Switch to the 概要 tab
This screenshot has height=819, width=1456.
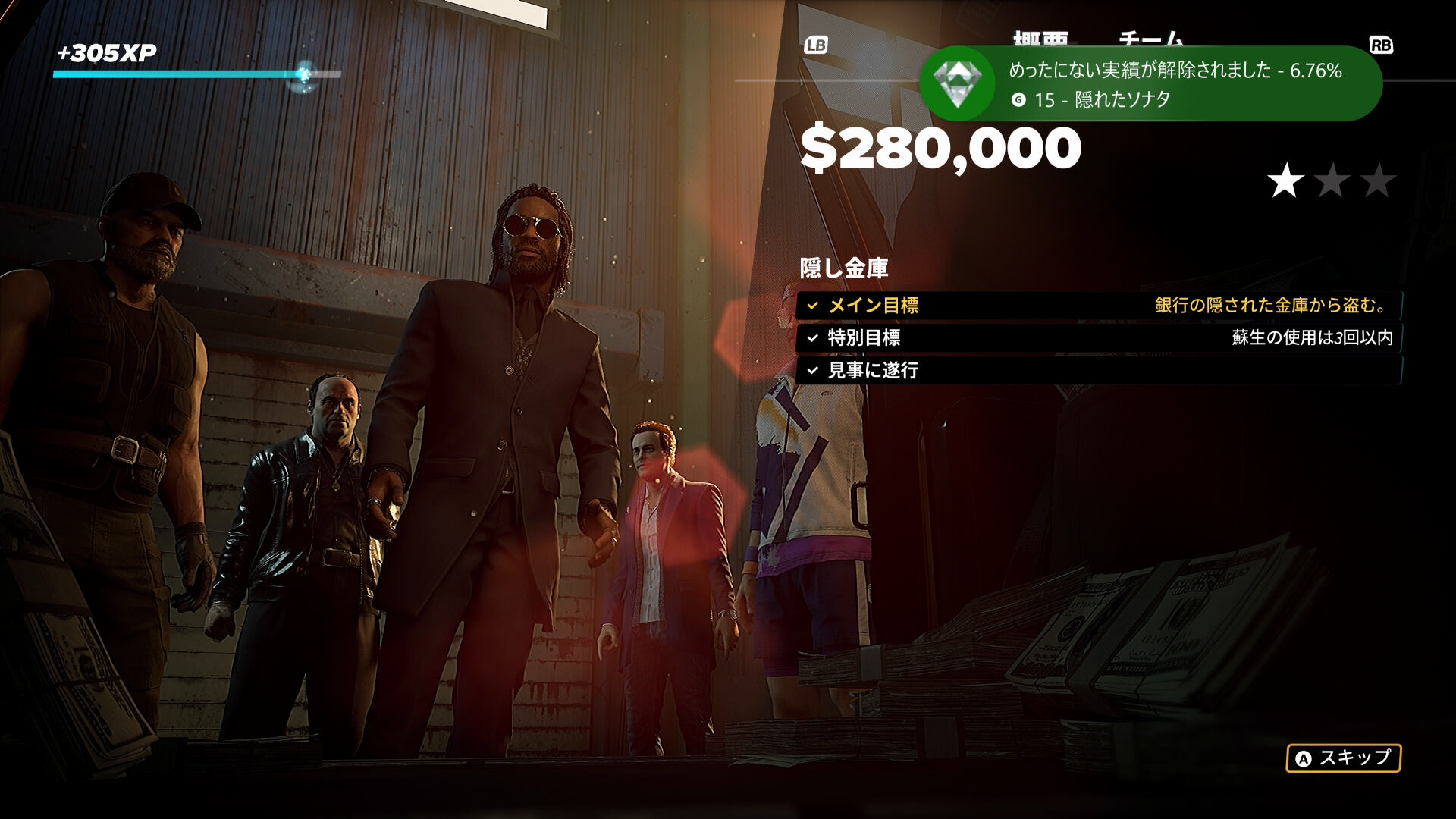click(1040, 38)
